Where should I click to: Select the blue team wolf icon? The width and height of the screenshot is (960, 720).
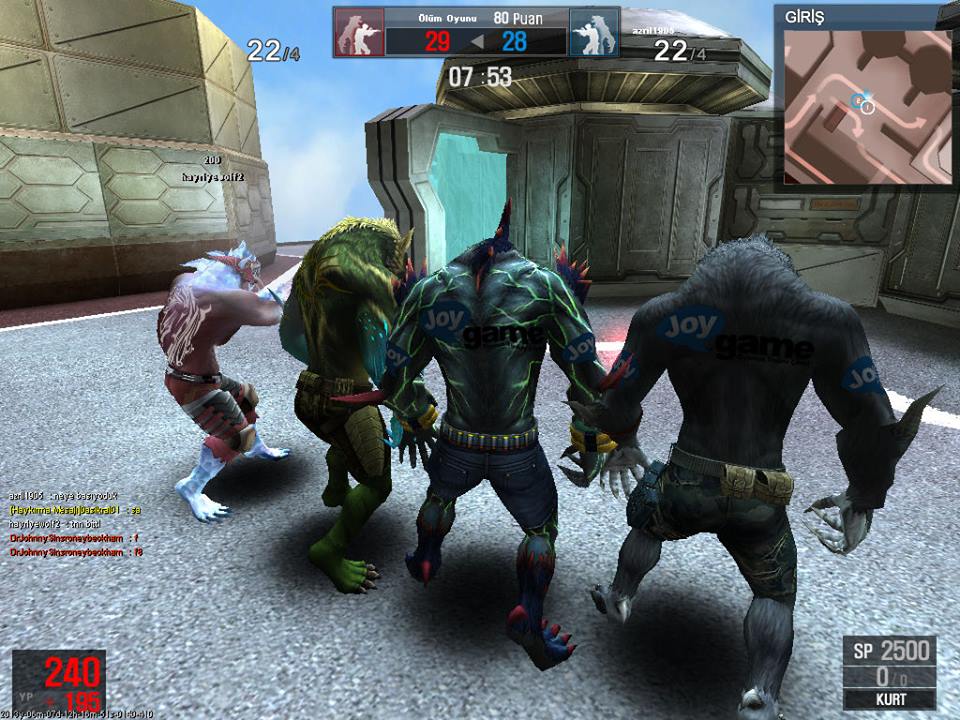(594, 33)
